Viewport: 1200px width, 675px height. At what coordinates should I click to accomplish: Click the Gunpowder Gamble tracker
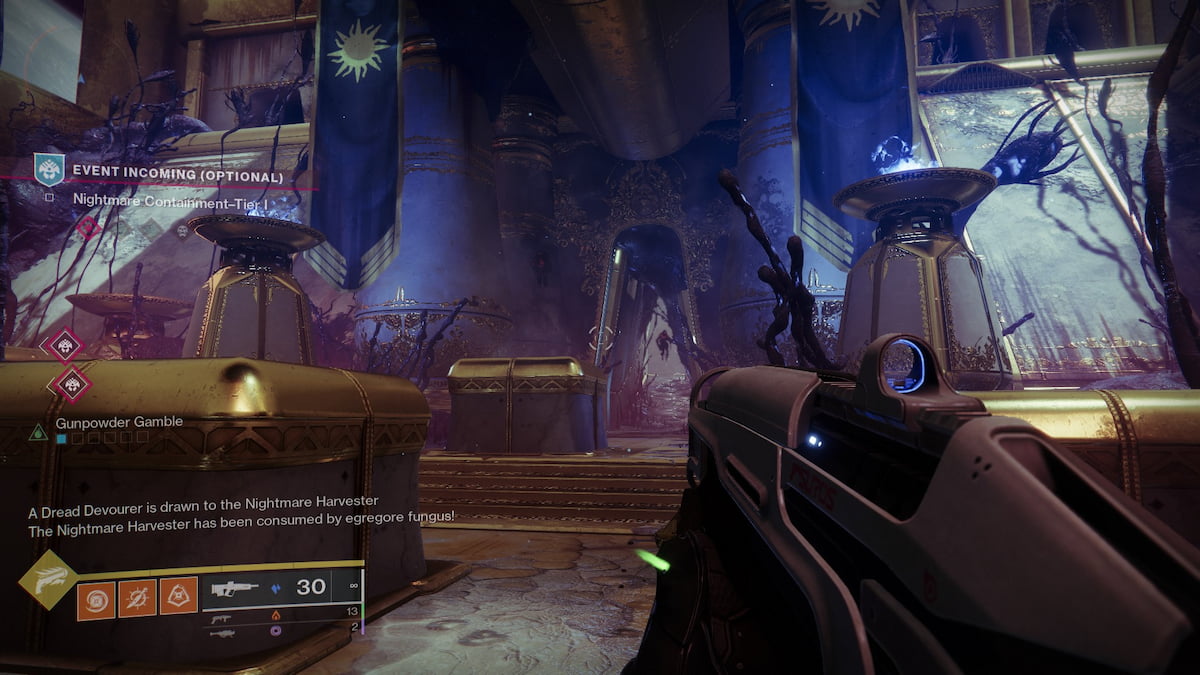(x=118, y=422)
